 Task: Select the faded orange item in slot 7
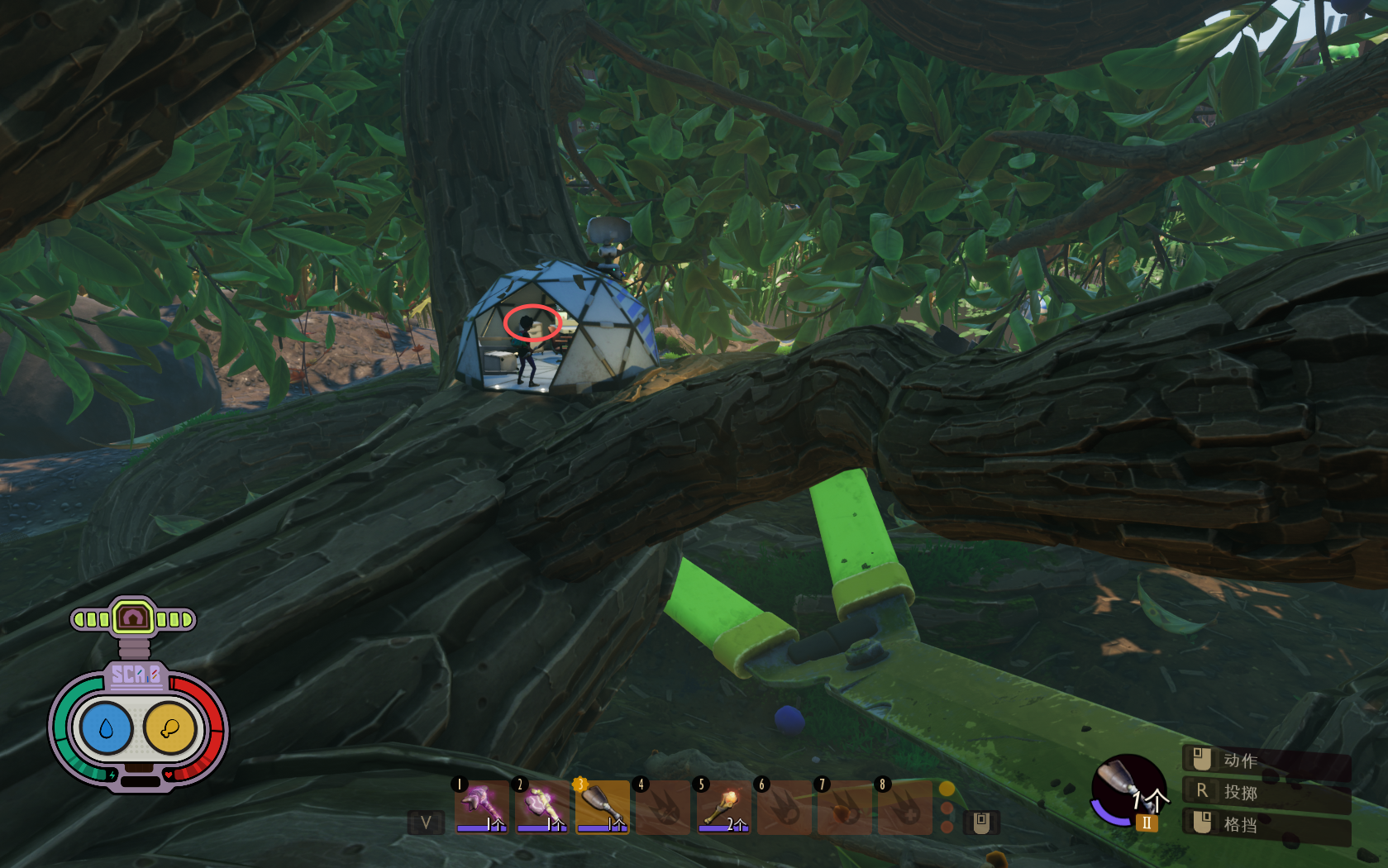pos(844,806)
